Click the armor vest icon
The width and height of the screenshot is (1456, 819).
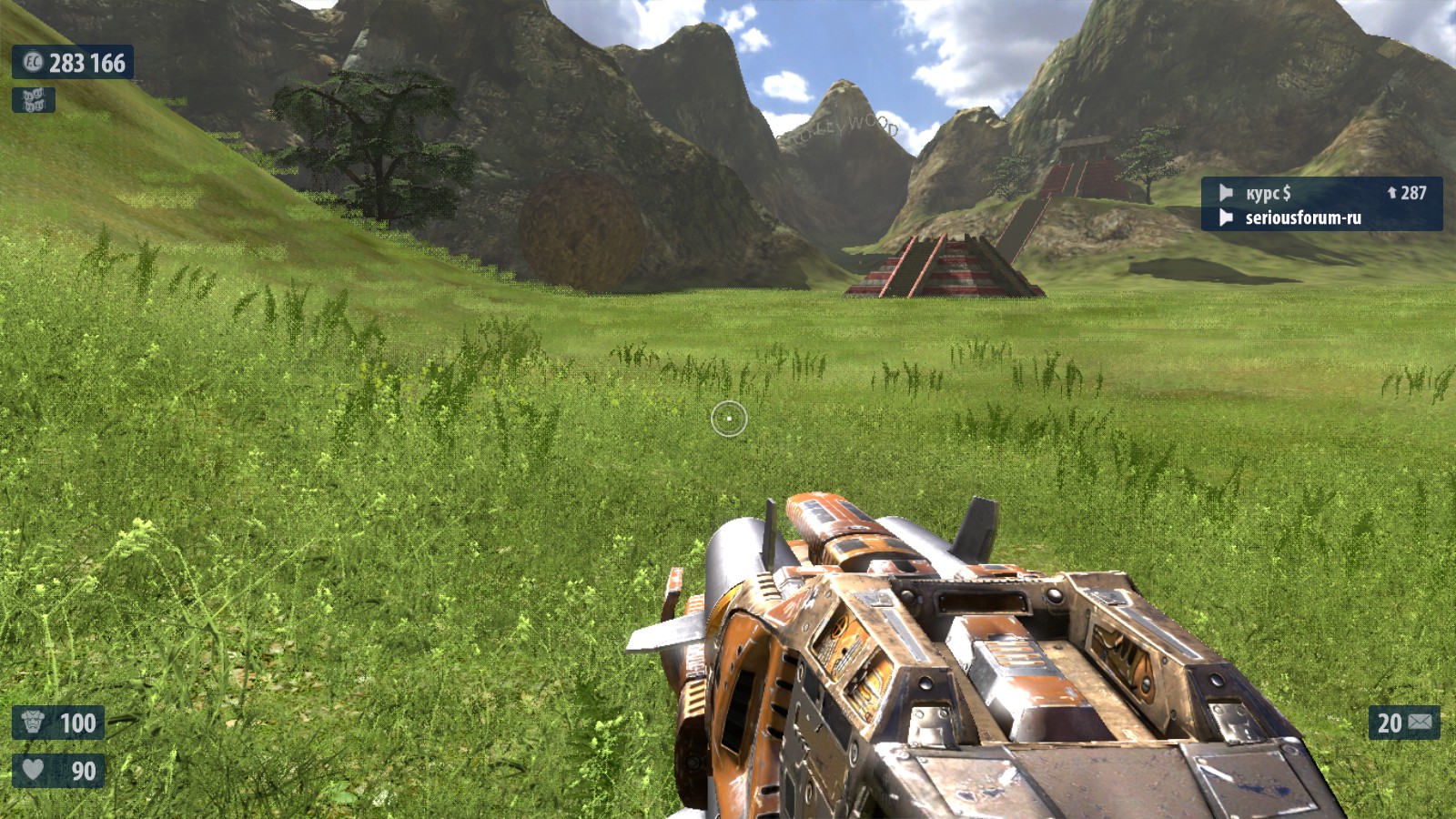point(33,723)
